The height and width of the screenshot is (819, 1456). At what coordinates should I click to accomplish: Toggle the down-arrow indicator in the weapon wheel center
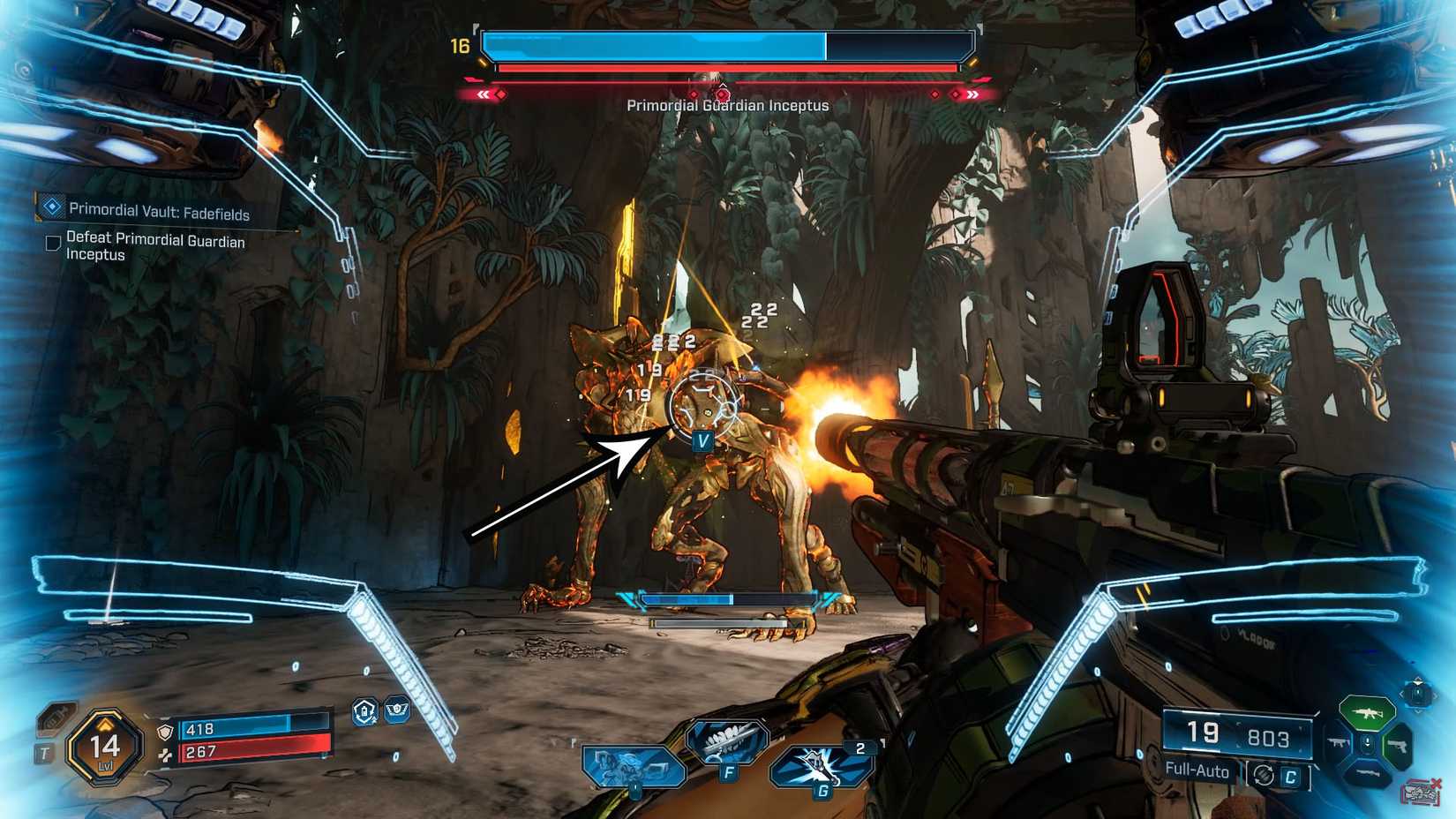tap(1367, 743)
